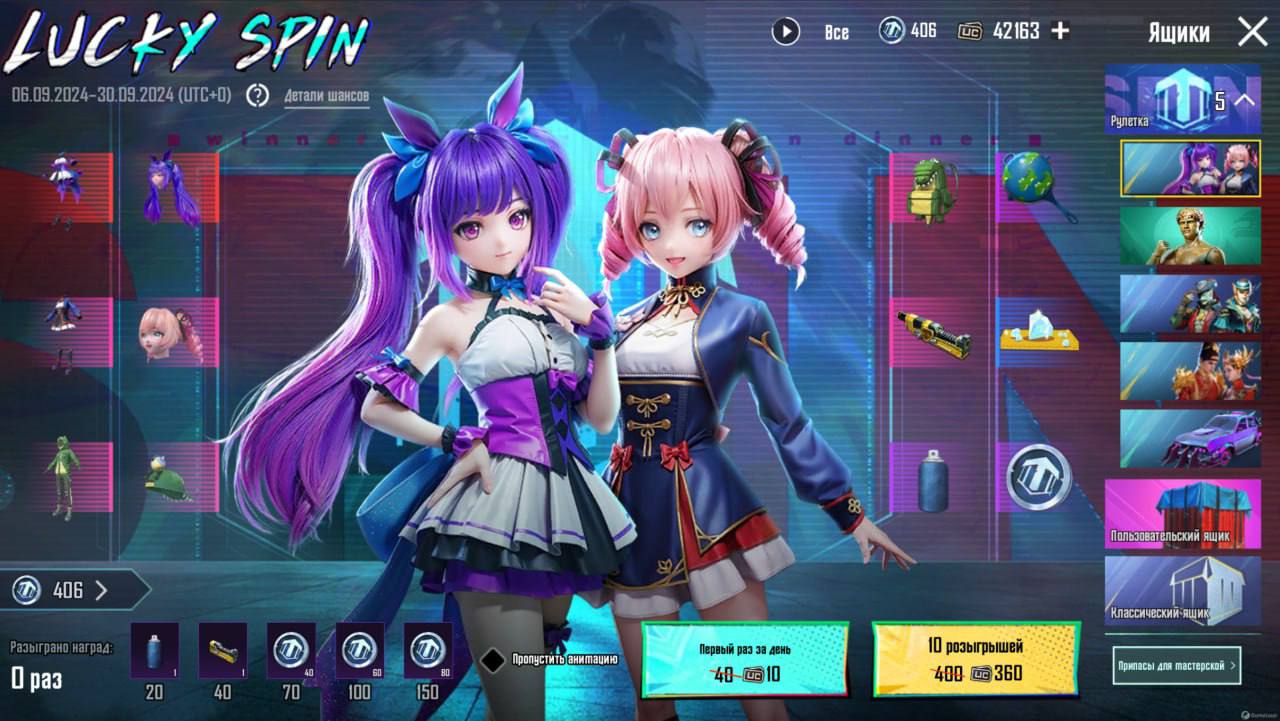Screen dimensions: 1280x721
Task: Collapse the 'Рулетка' spin list
Action: (x=1244, y=100)
